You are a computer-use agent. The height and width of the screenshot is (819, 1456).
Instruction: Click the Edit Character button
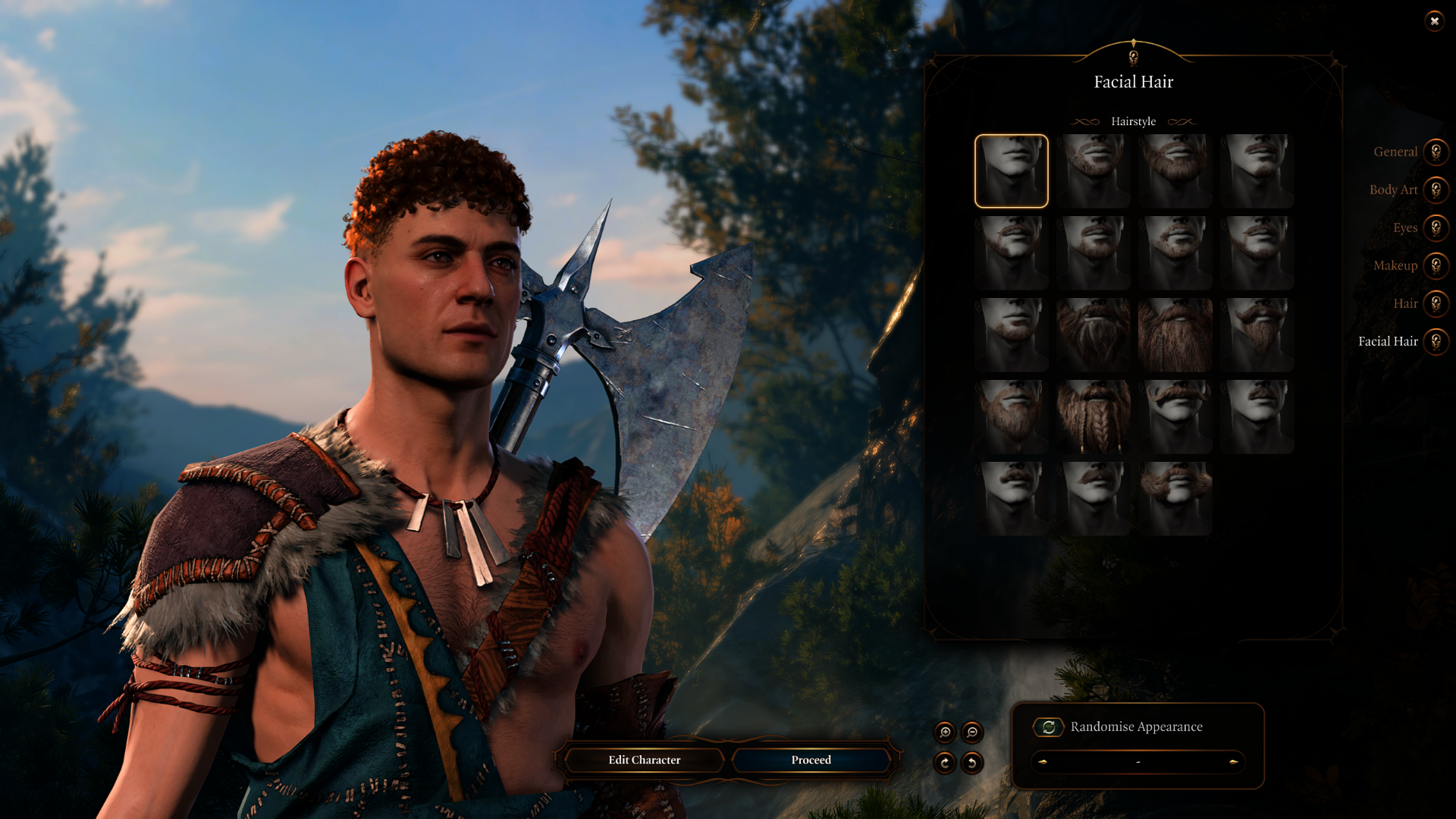tap(644, 760)
